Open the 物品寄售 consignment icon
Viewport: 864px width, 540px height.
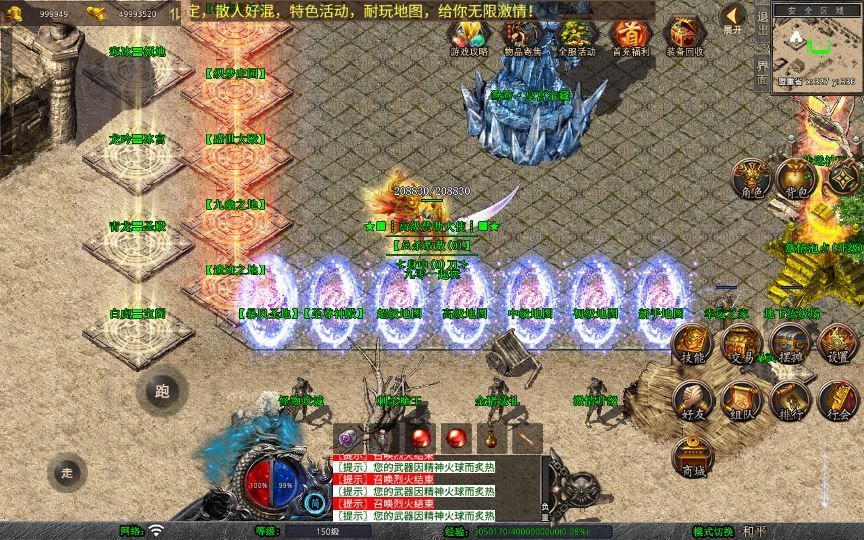522,36
